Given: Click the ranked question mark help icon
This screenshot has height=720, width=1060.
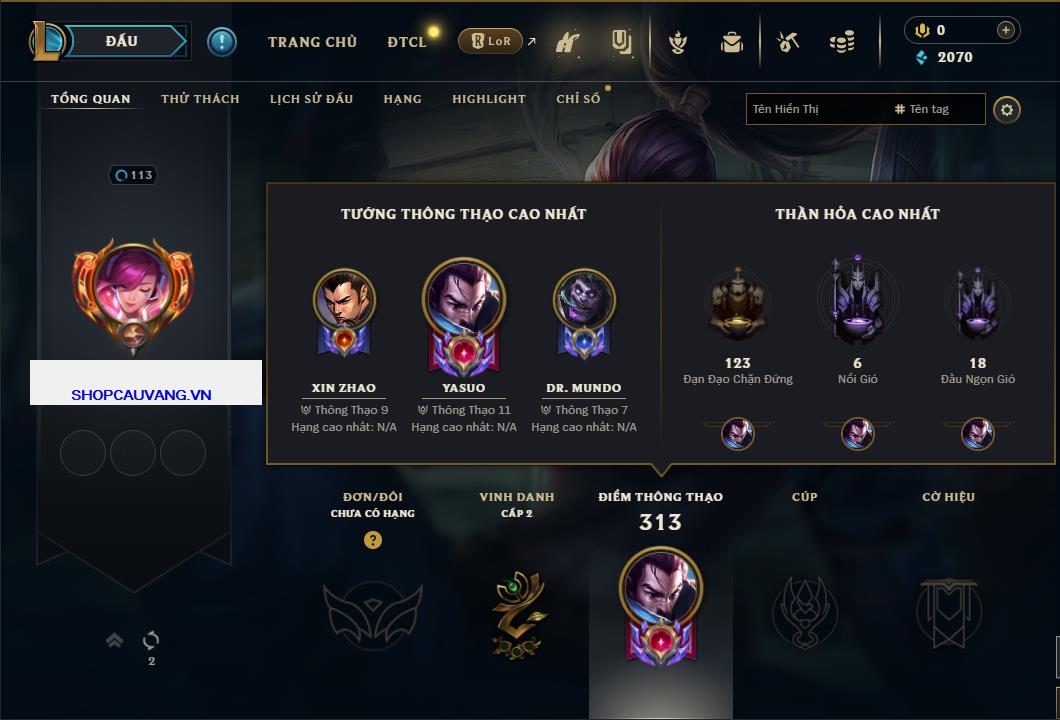Looking at the screenshot, I should (x=373, y=540).
